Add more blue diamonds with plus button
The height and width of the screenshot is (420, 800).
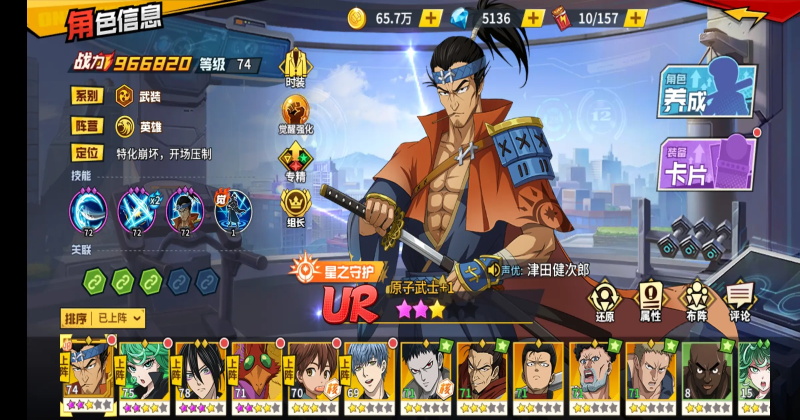[534, 18]
